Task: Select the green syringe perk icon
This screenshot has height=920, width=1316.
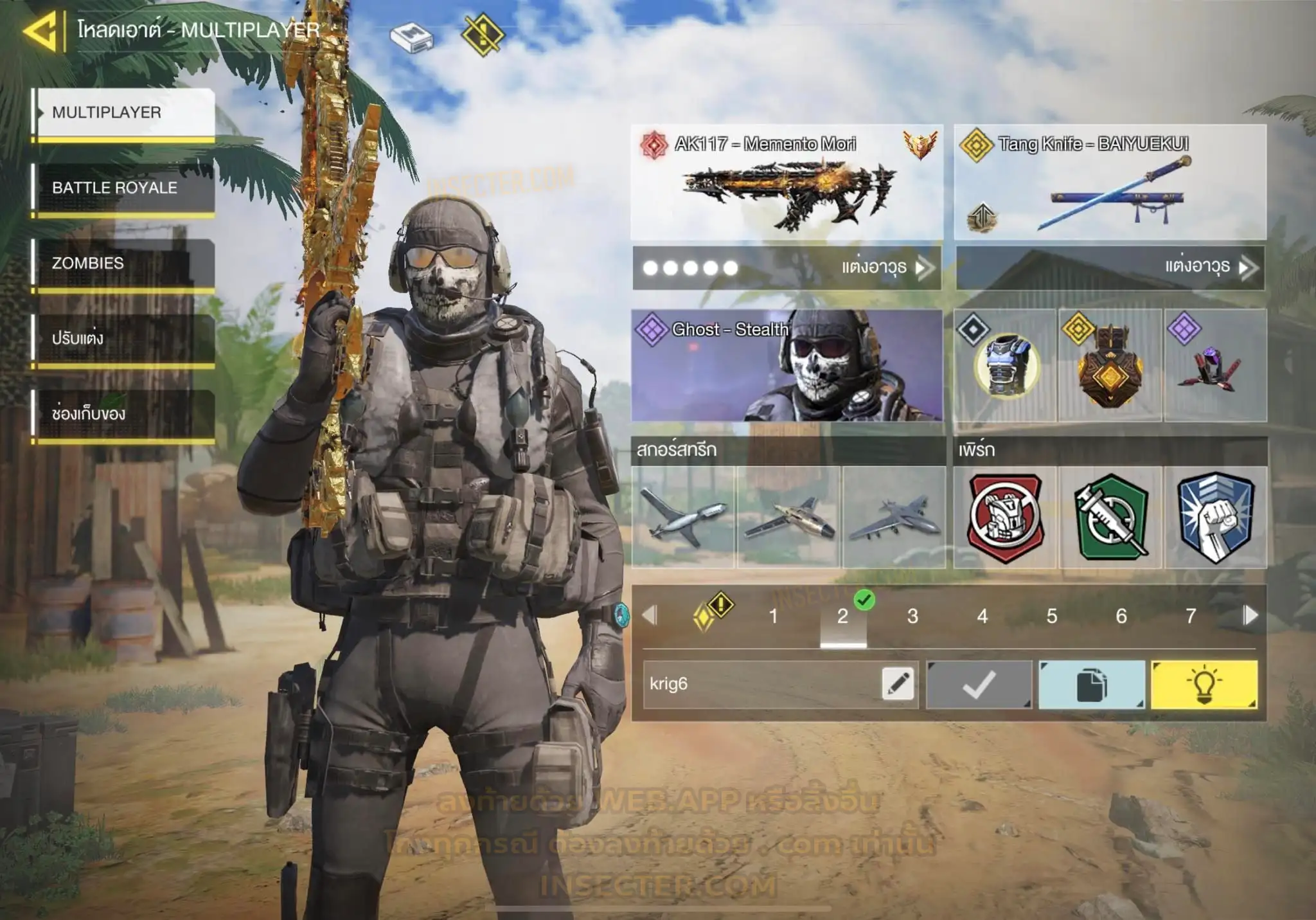Action: 1110,518
